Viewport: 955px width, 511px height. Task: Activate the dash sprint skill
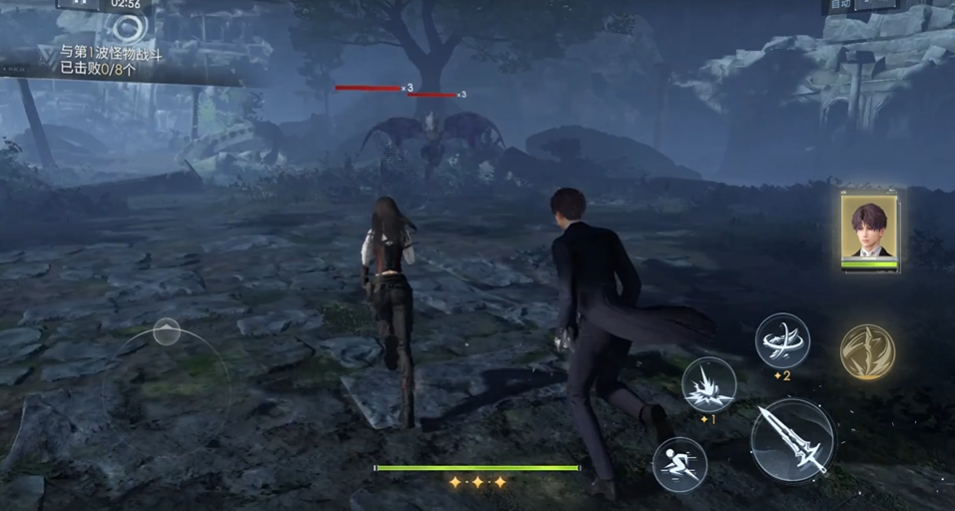[680, 464]
